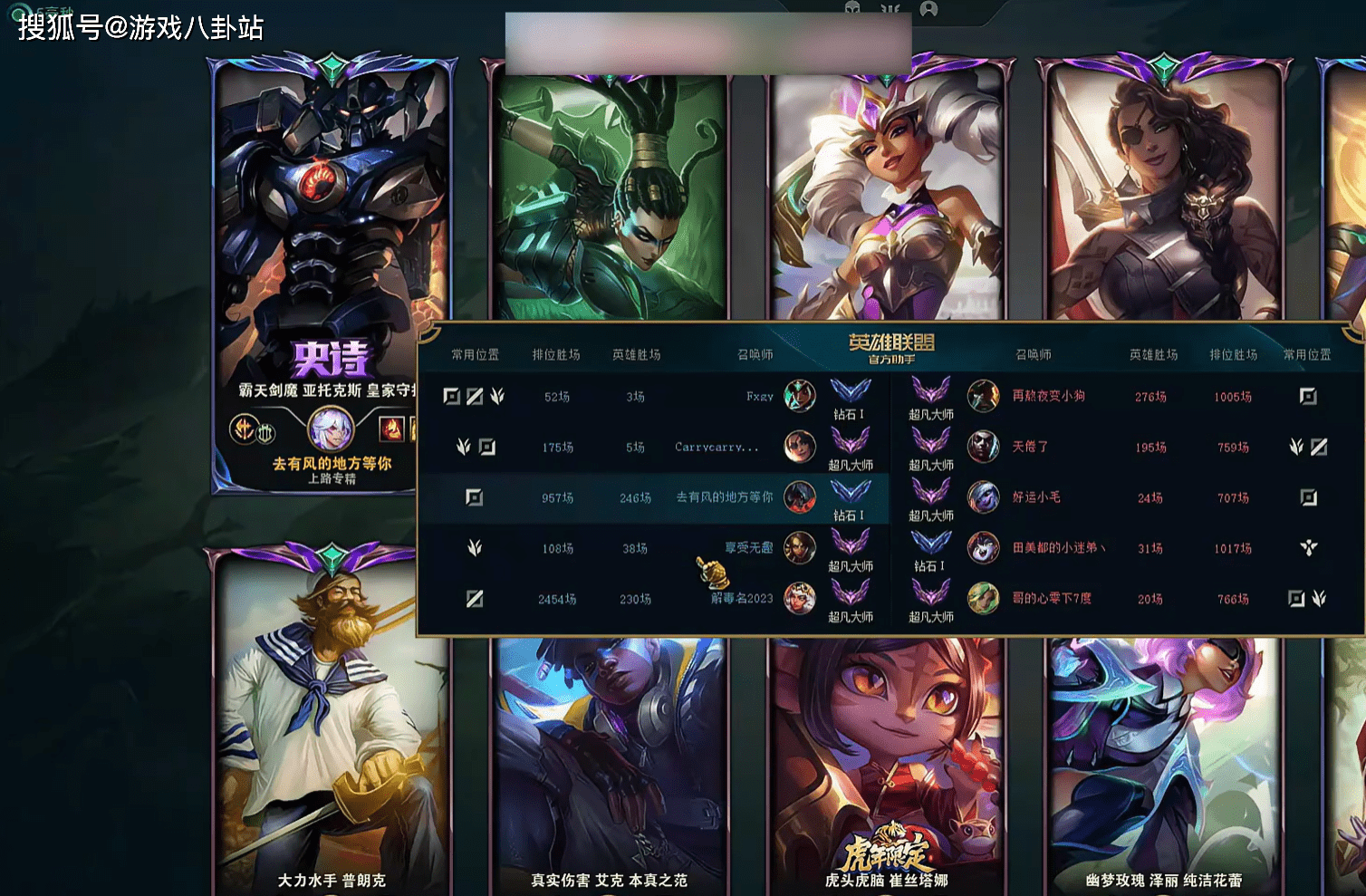Click the red keystone rune icon on Aatrox card
This screenshot has width=1366, height=896.
[x=244, y=428]
